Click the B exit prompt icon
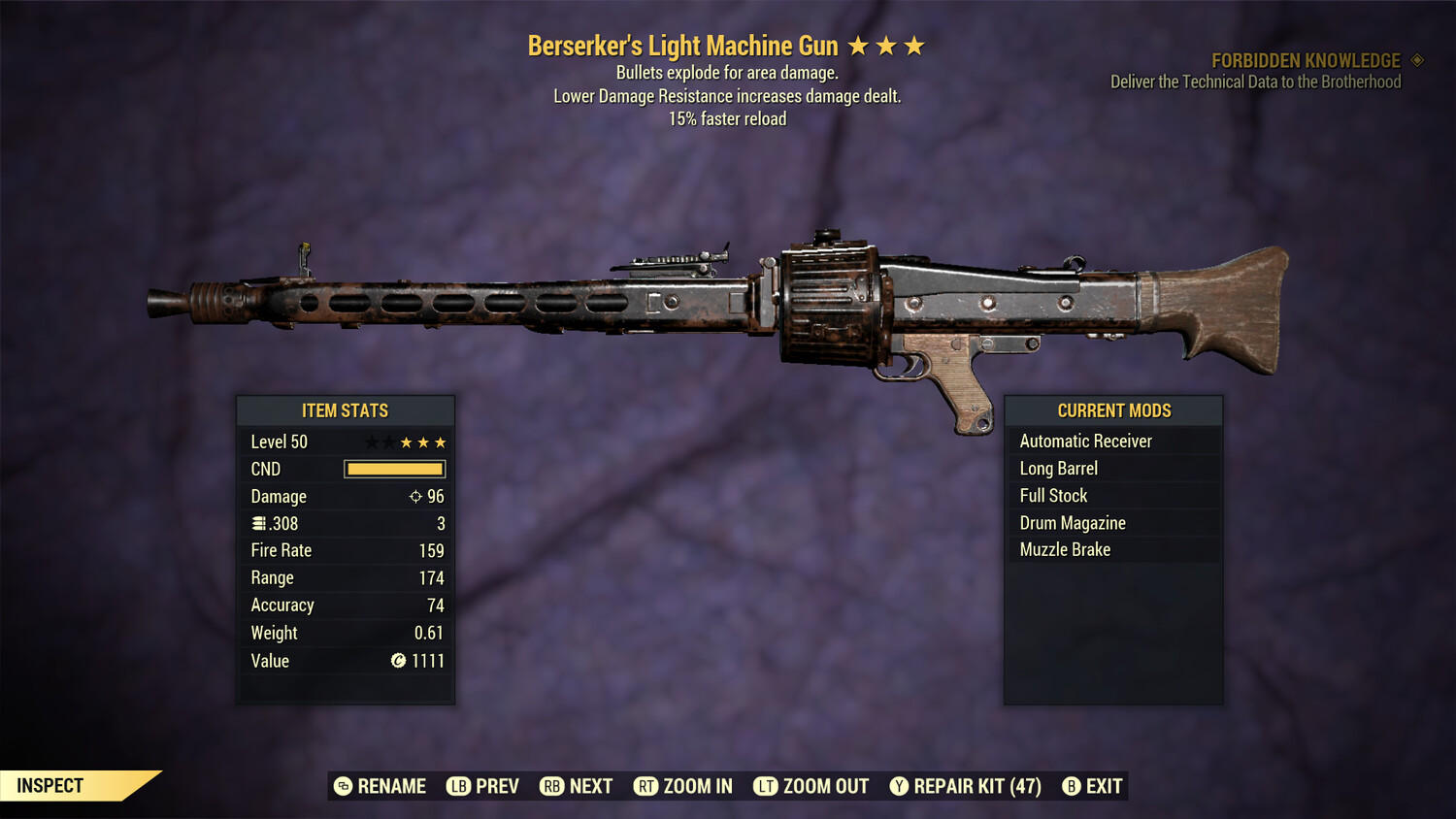The height and width of the screenshot is (819, 1456). coord(1072,786)
